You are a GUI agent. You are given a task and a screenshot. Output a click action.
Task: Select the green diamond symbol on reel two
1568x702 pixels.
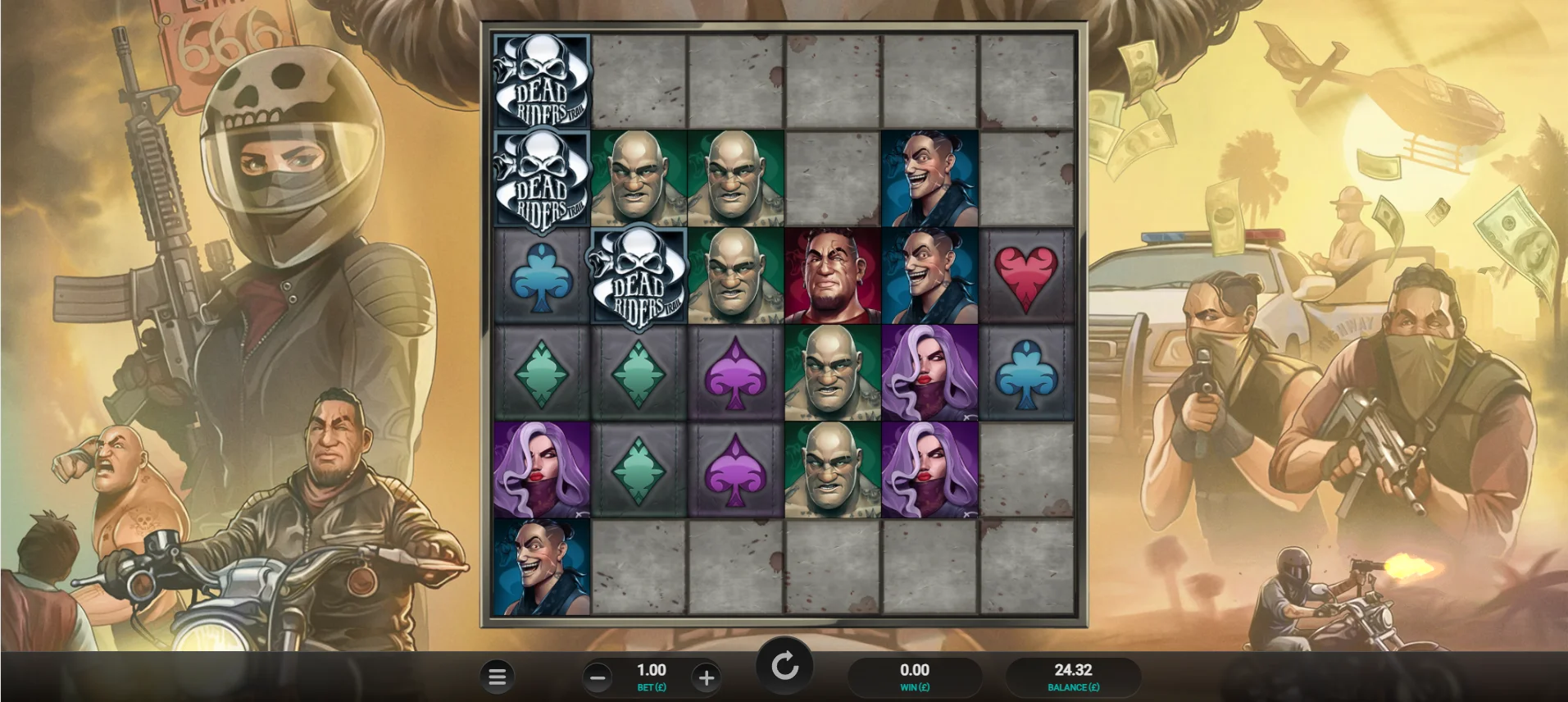pos(638,372)
